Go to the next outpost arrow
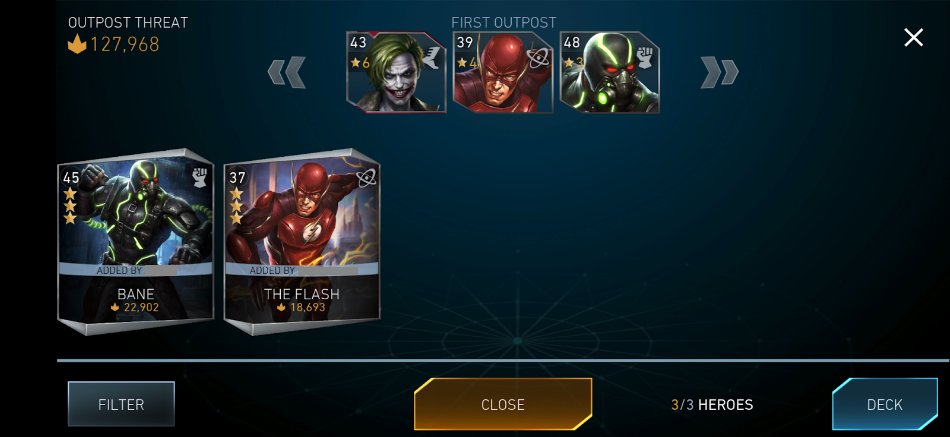The height and width of the screenshot is (437, 950). pyautogui.click(x=719, y=72)
